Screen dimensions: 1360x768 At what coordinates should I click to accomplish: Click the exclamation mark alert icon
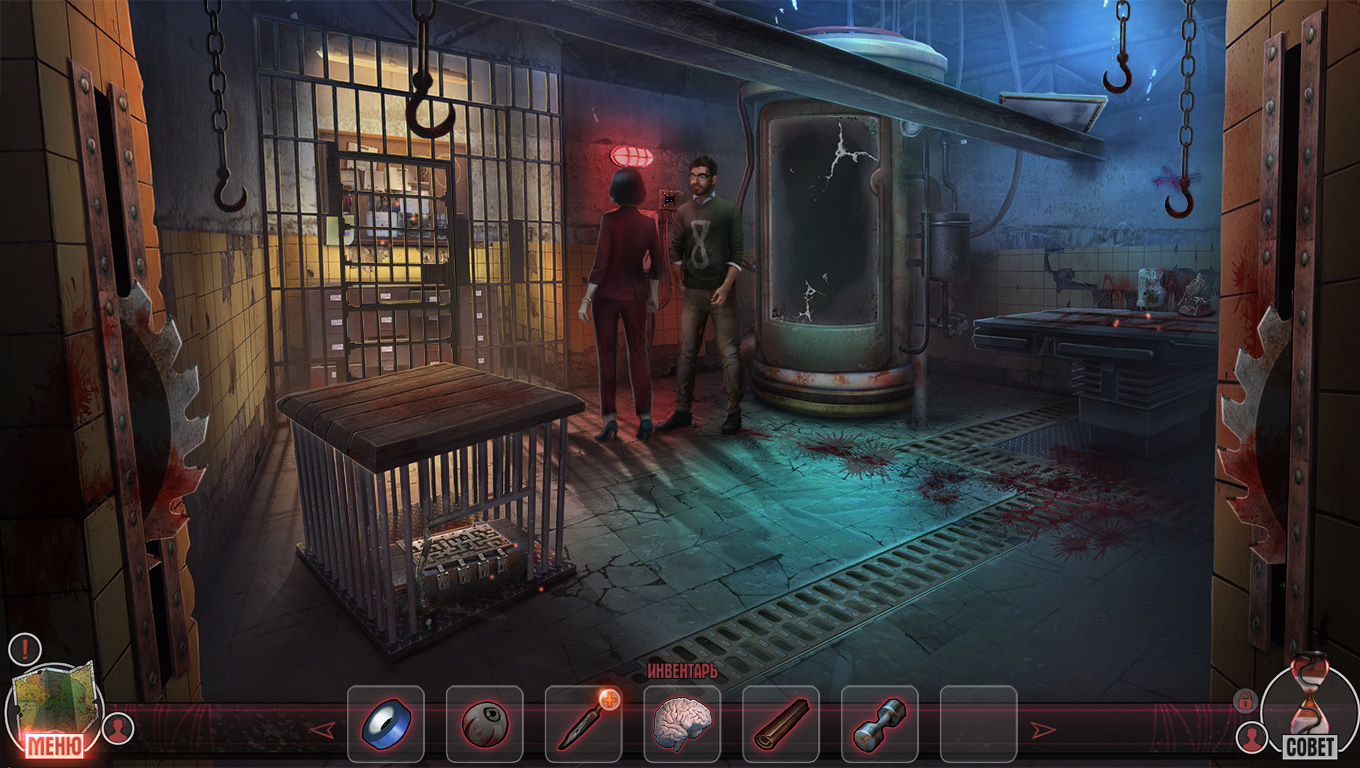coord(24,649)
